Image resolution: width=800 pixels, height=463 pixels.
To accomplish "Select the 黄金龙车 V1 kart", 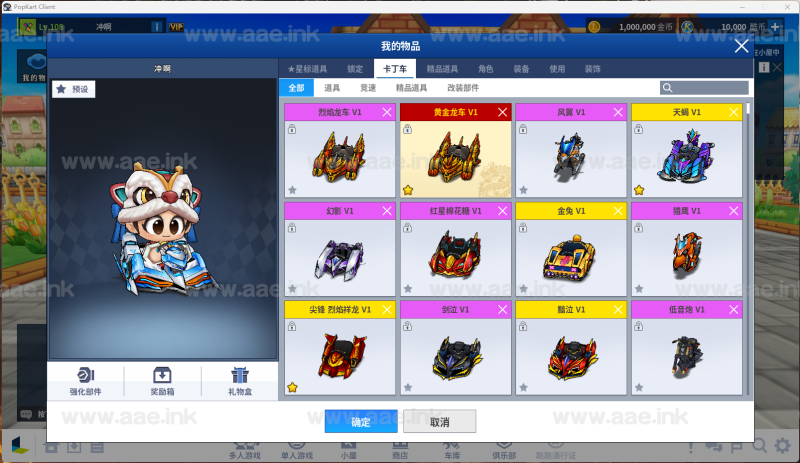I will coord(455,150).
